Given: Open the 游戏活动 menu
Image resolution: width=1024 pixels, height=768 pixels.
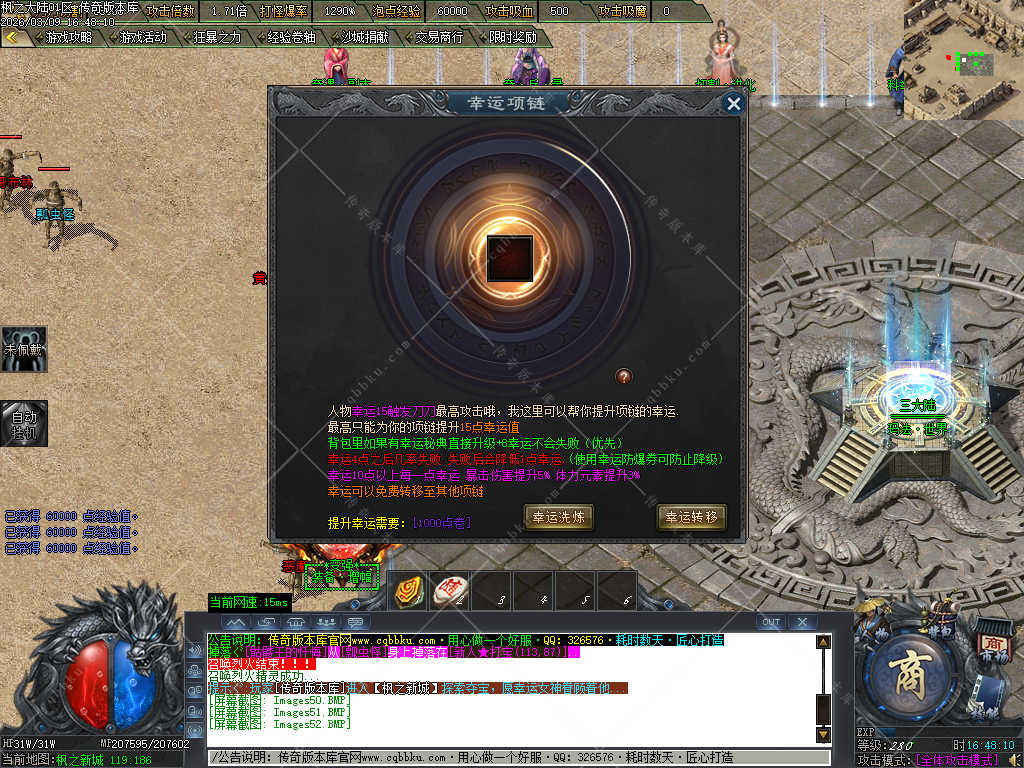Looking at the screenshot, I should tap(143, 37).
